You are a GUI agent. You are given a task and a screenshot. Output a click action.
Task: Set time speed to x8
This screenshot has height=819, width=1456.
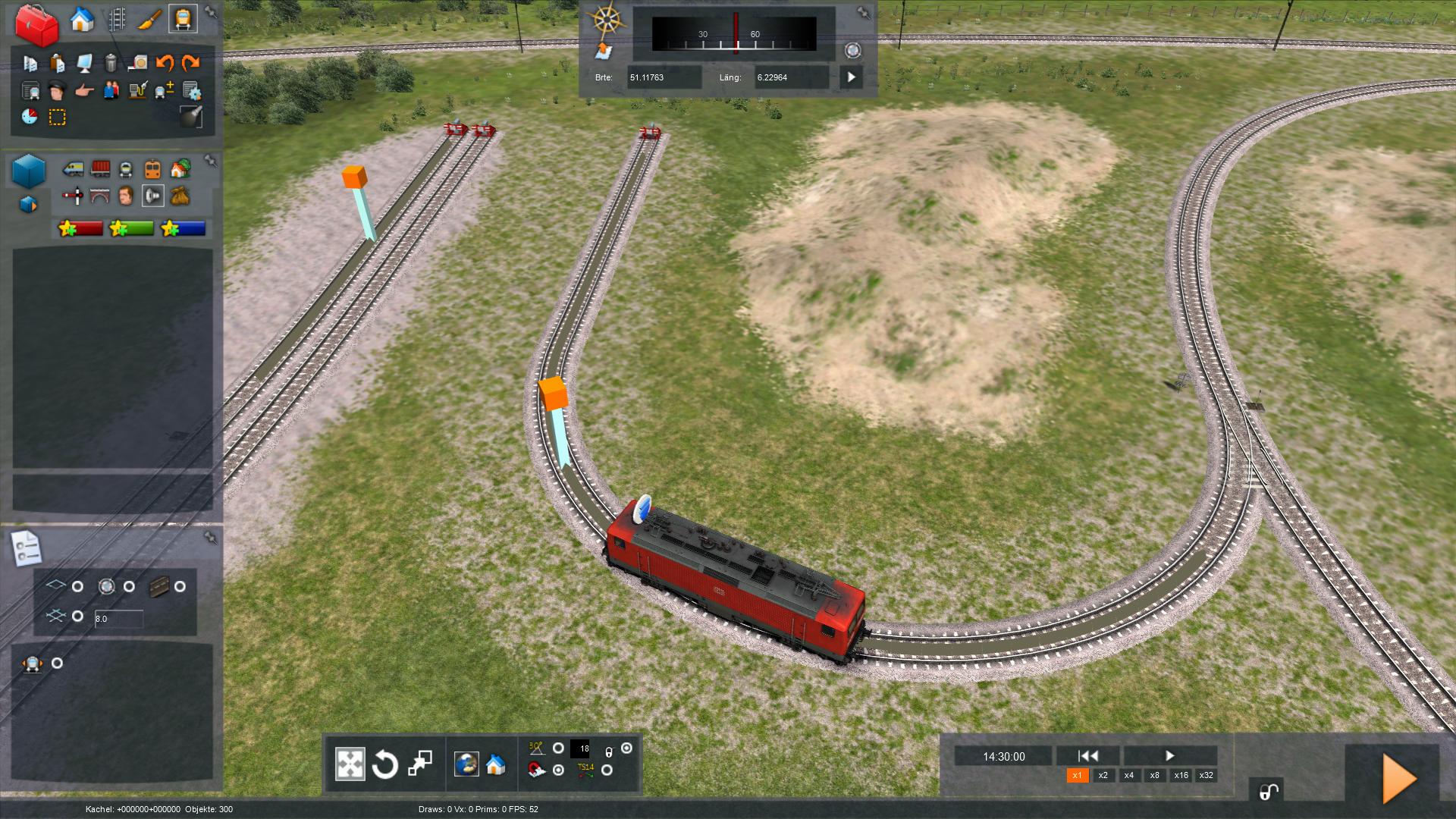coord(1154,775)
